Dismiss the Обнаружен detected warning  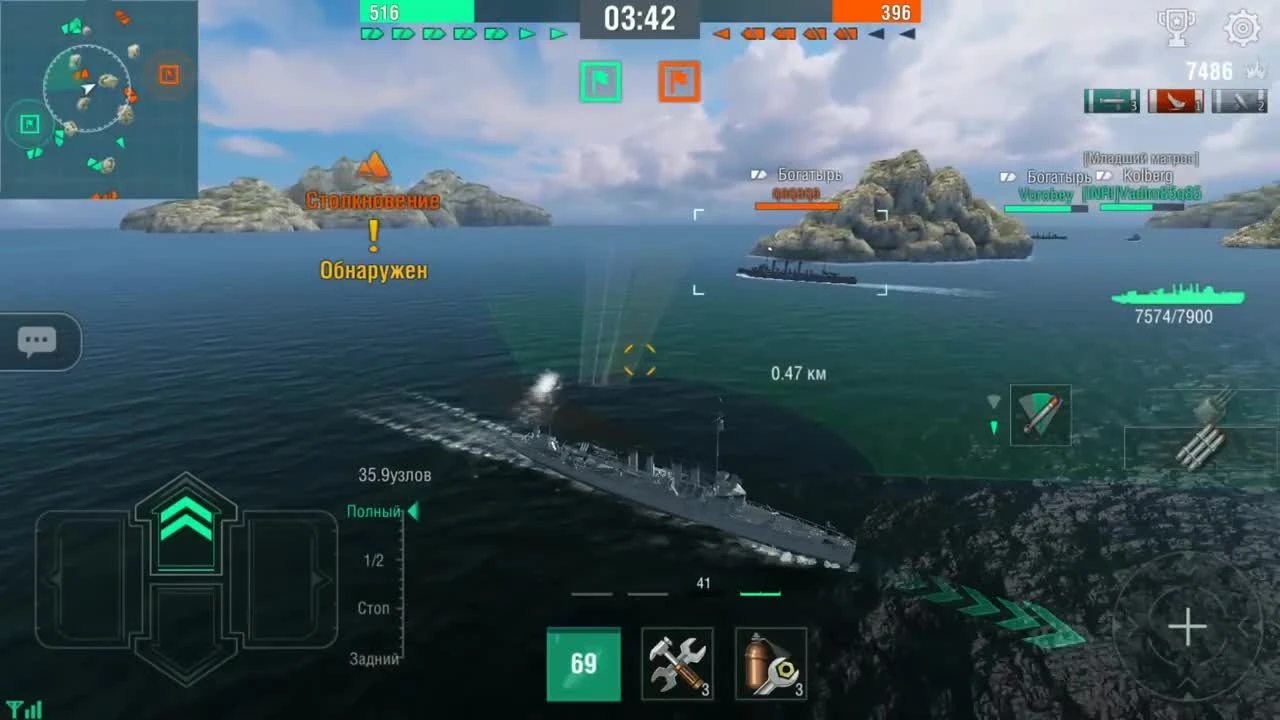[x=373, y=269]
